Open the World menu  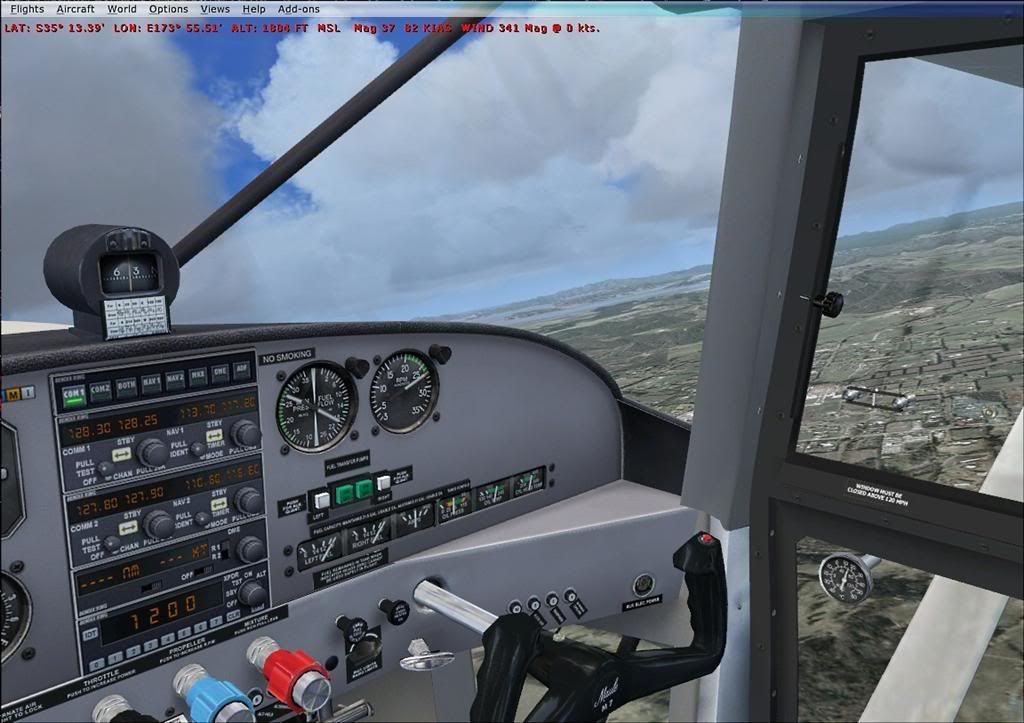coord(121,9)
